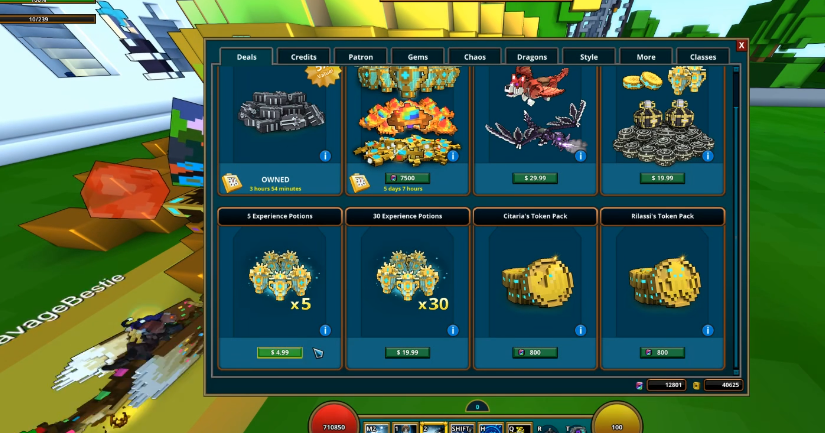Select the Deals tab
Screen dimensions: 825x433
click(247, 57)
